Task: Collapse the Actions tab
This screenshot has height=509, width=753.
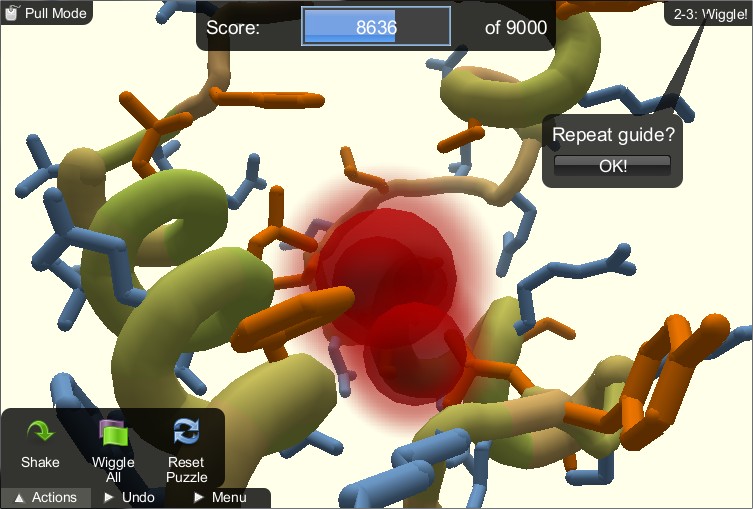Action: pyautogui.click(x=46, y=497)
